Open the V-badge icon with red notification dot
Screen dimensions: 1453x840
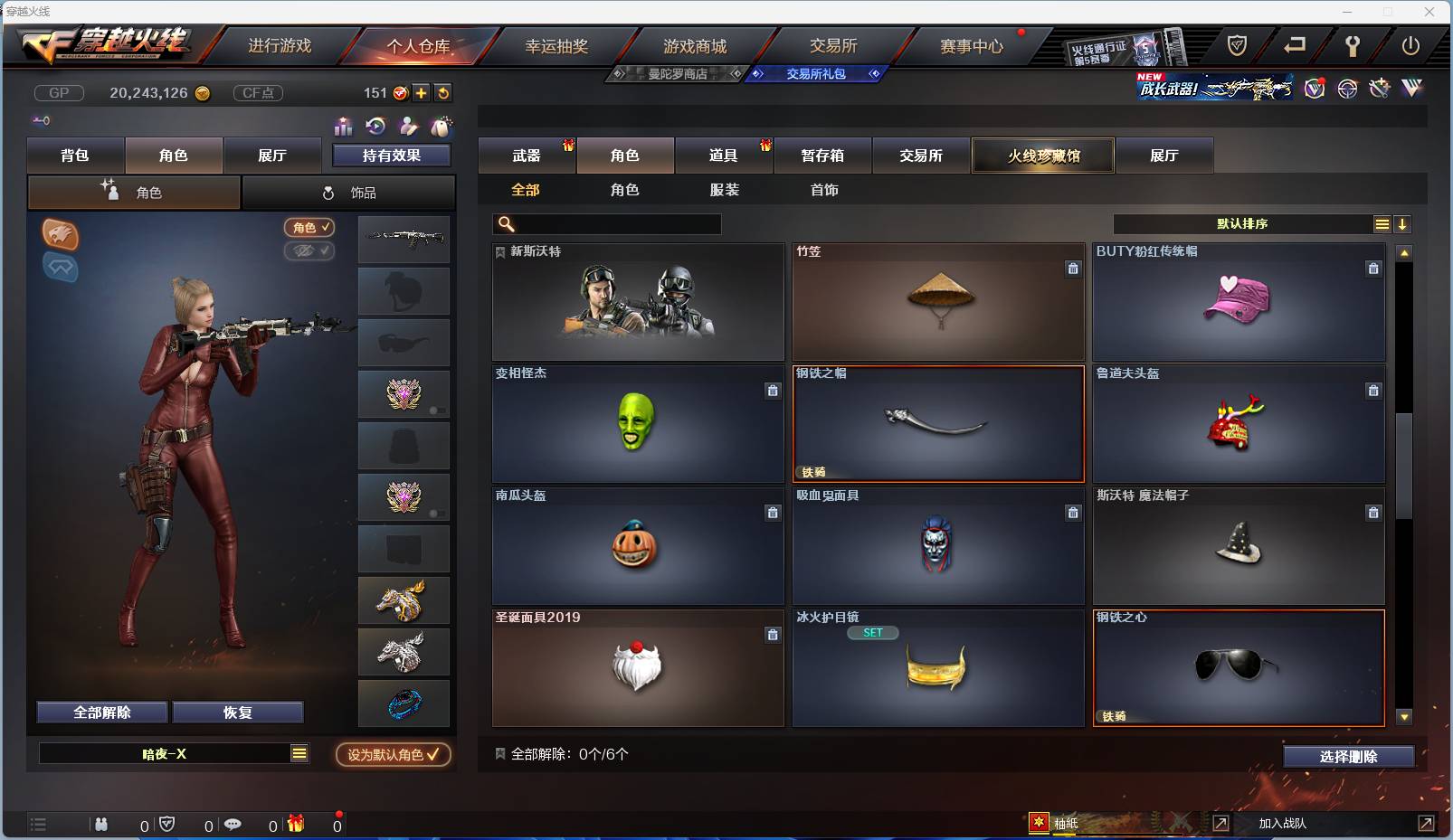[1314, 89]
